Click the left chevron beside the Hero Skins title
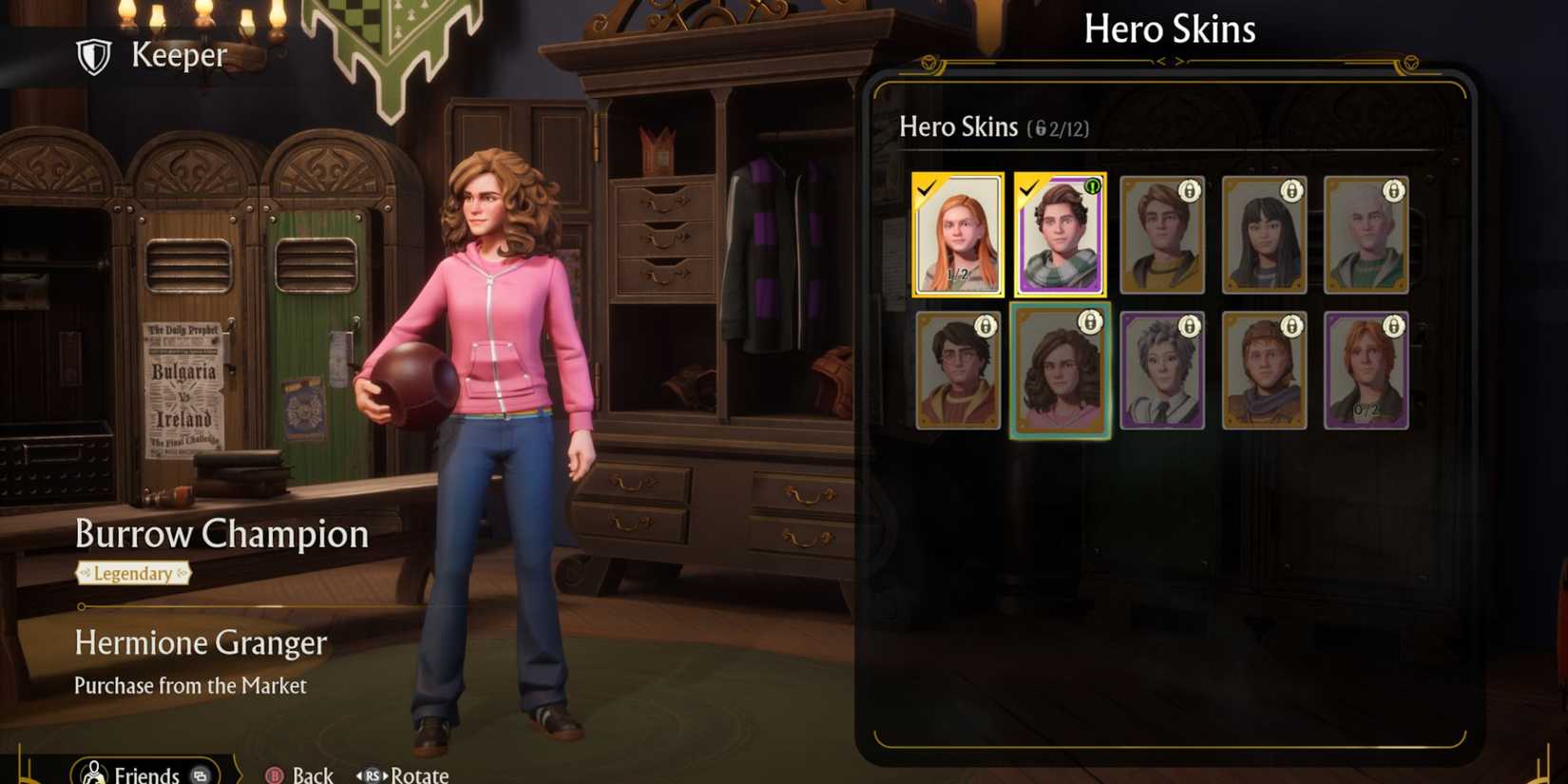The height and width of the screenshot is (784, 1568). tap(1161, 59)
